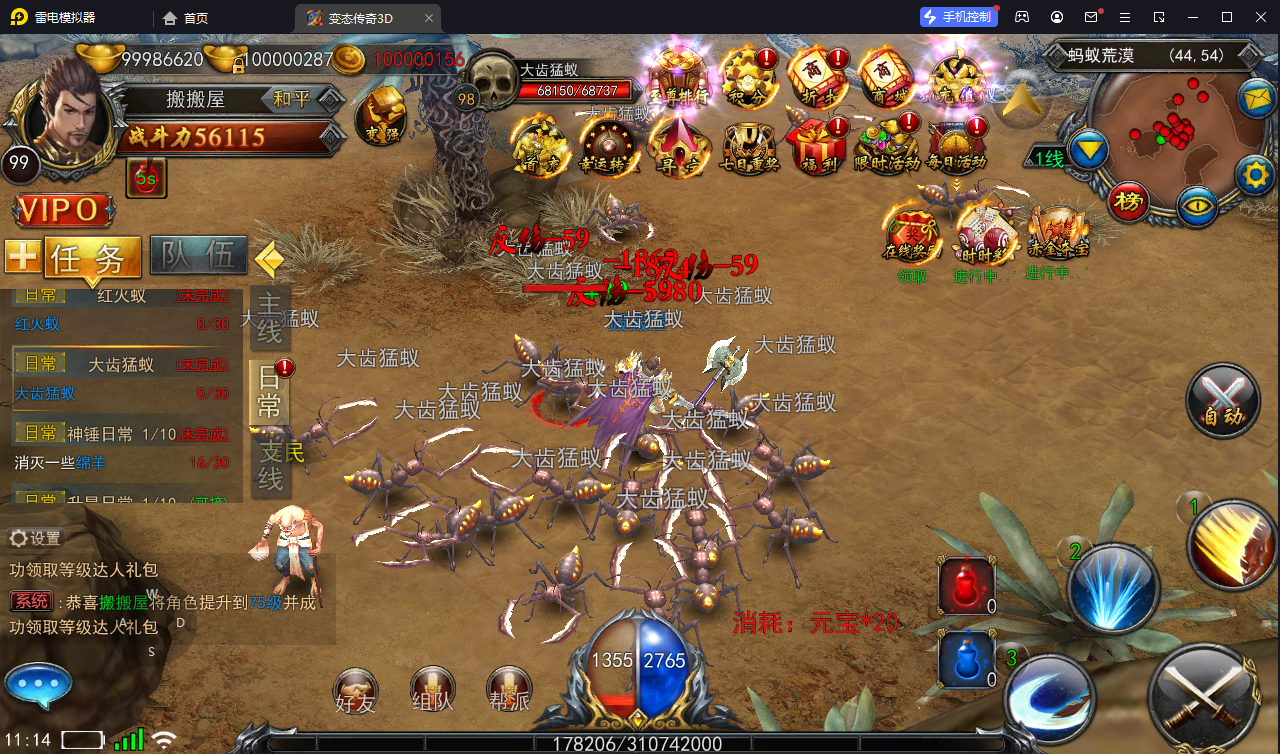Use the red health potion slot
1280x754 pixels.
(966, 586)
